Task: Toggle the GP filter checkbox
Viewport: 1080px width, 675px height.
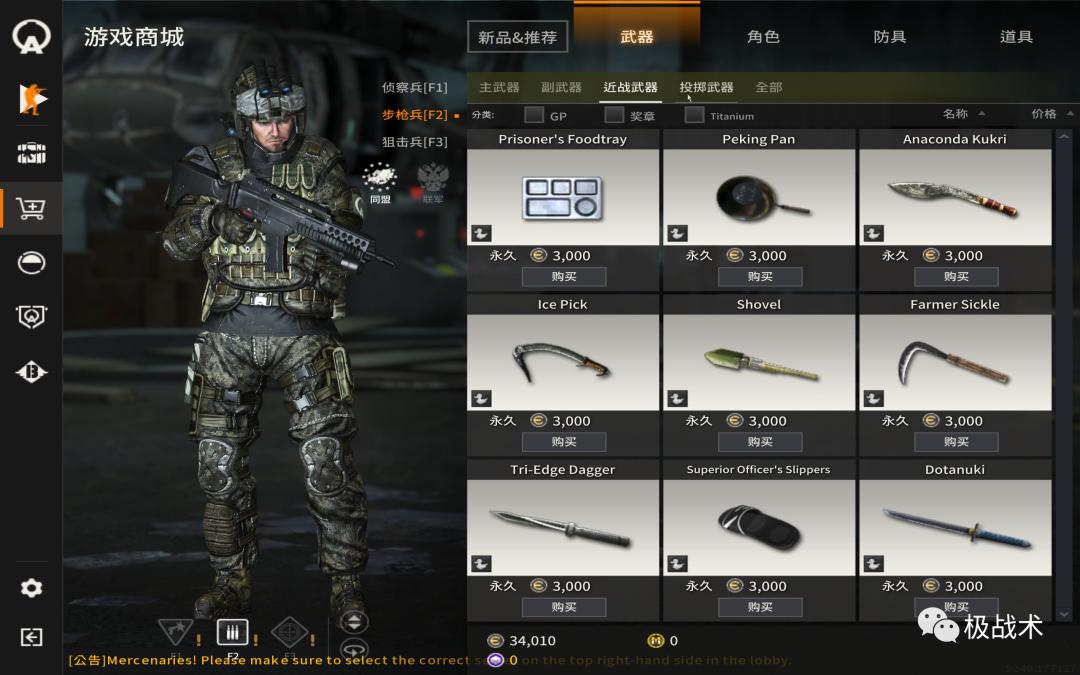Action: [x=535, y=115]
